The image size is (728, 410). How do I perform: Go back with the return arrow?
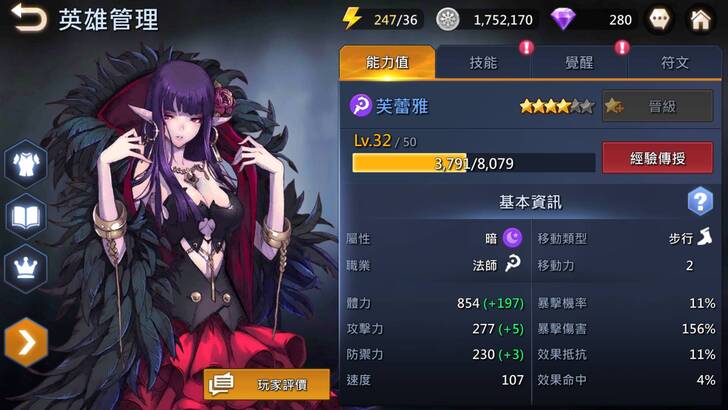click(x=28, y=18)
